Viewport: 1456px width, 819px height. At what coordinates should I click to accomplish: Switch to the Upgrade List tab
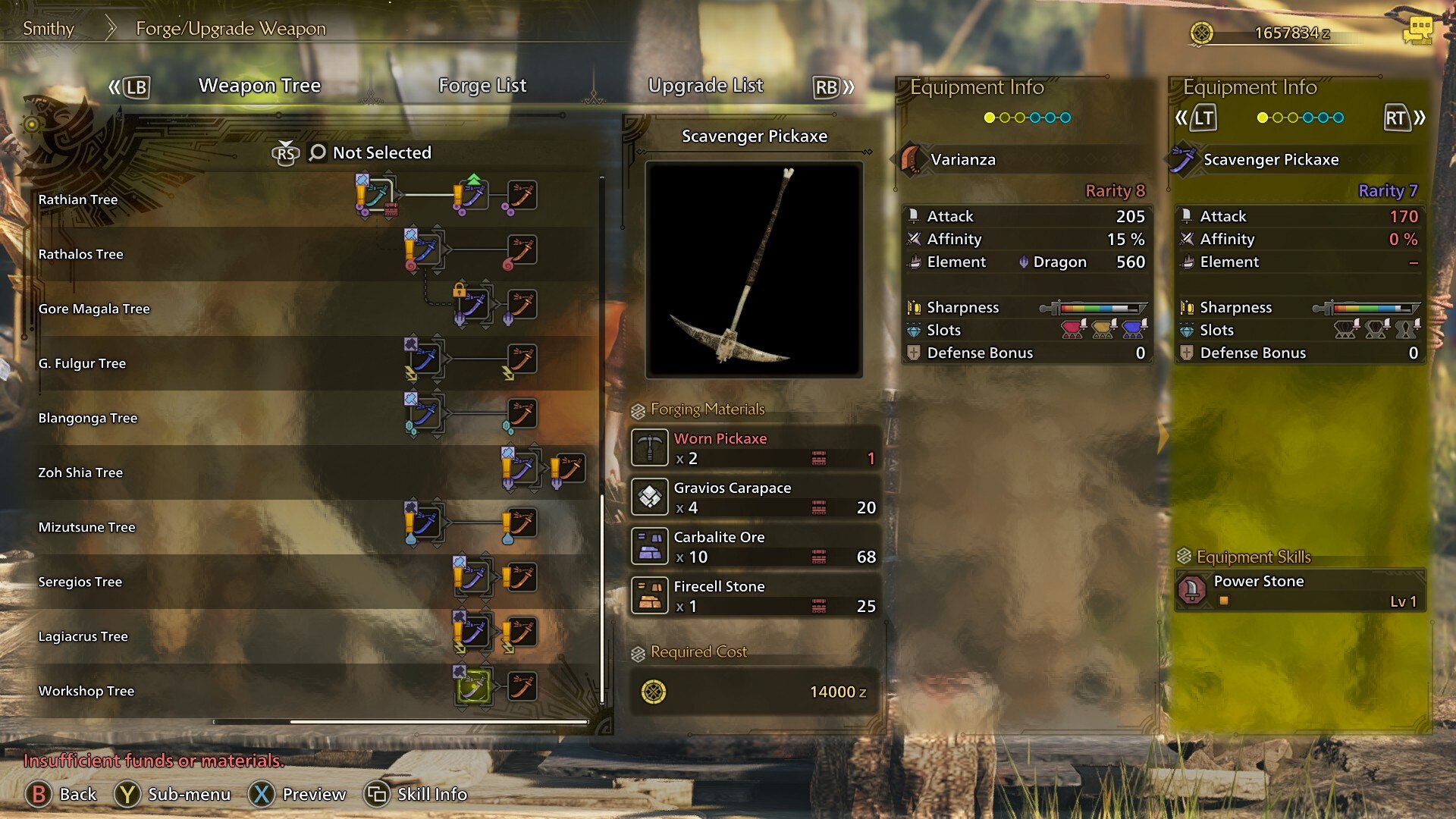pyautogui.click(x=705, y=86)
